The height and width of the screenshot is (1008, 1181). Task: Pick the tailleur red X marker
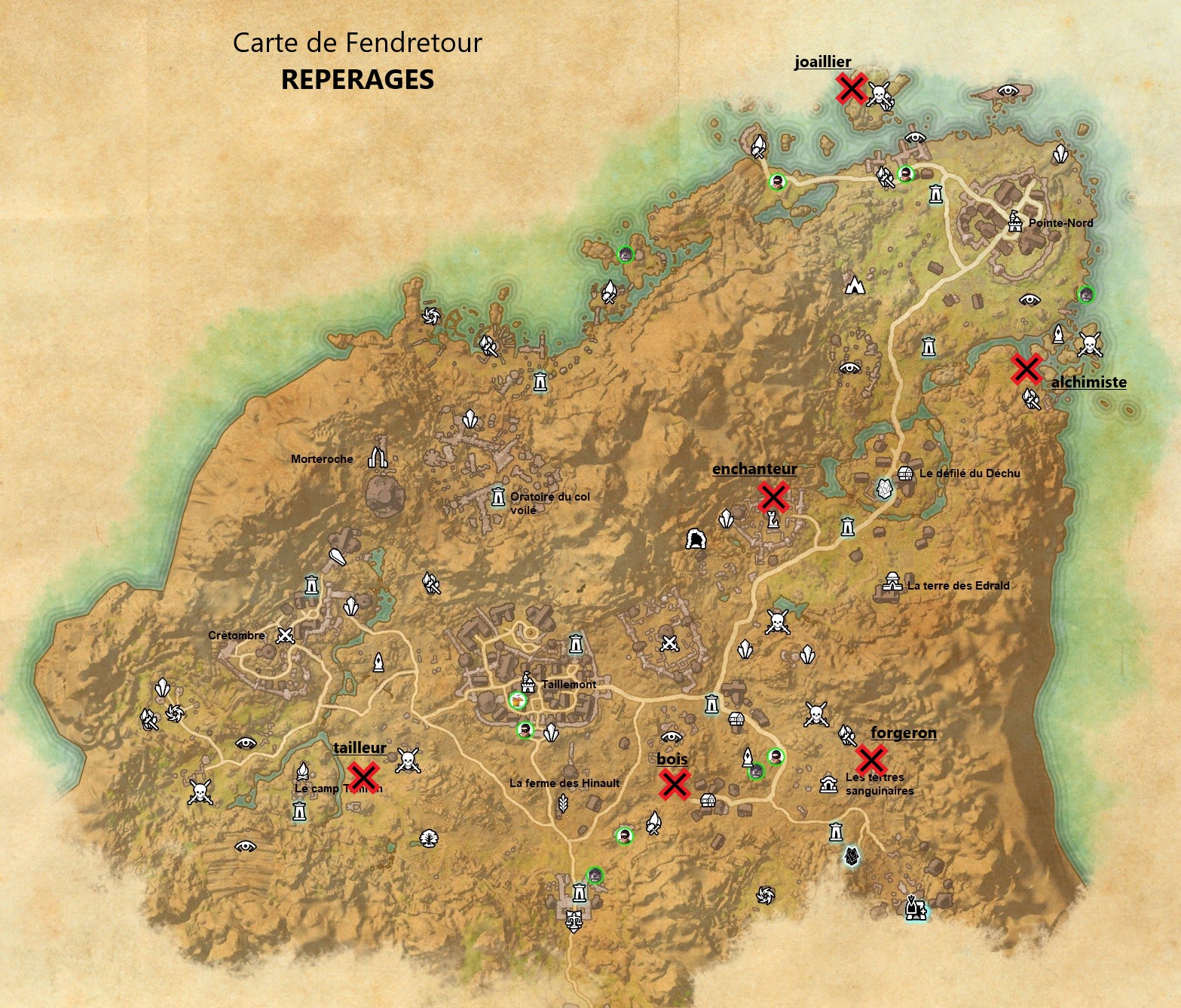tap(363, 777)
